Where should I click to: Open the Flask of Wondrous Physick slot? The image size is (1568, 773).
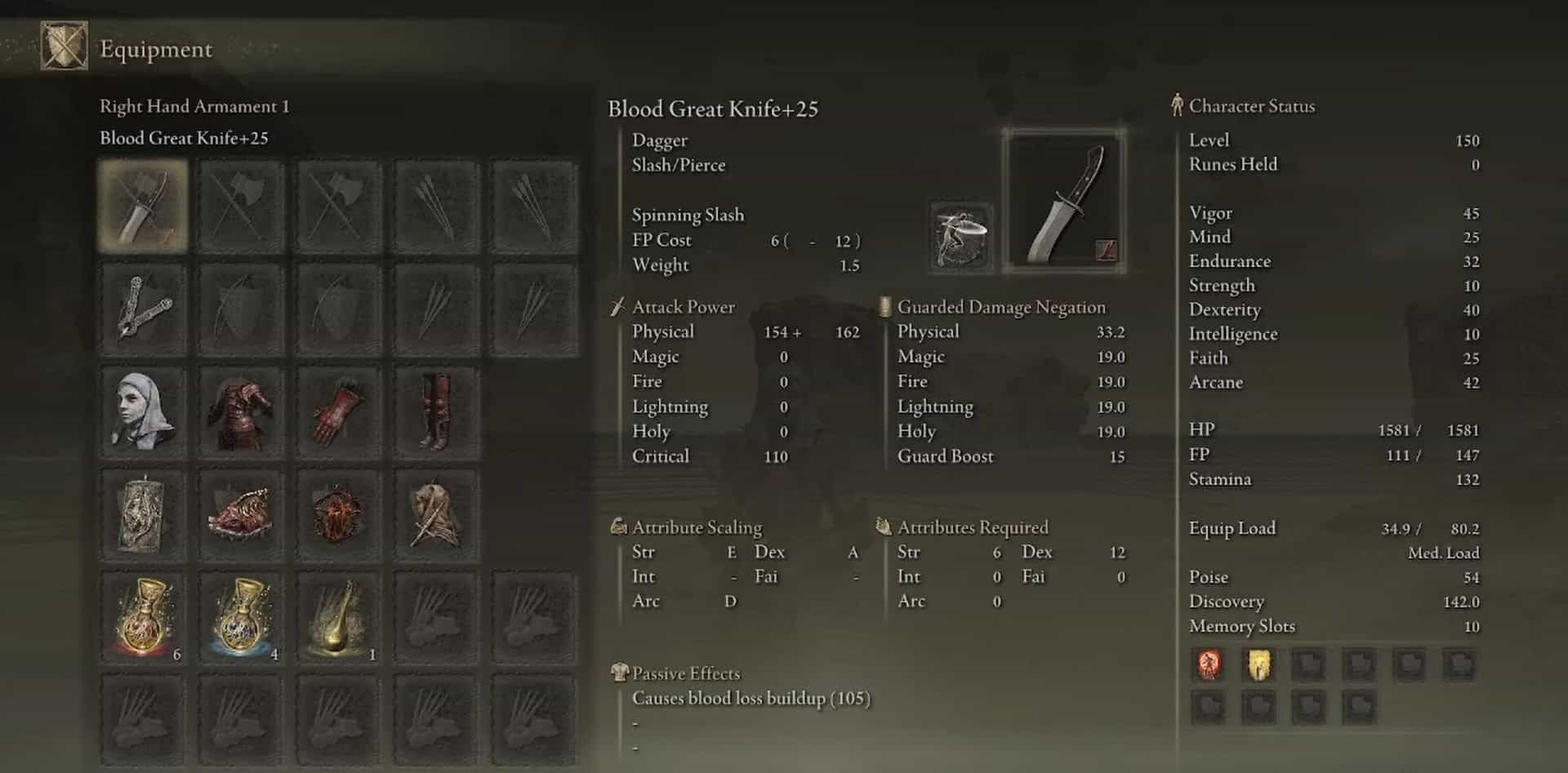point(339,618)
